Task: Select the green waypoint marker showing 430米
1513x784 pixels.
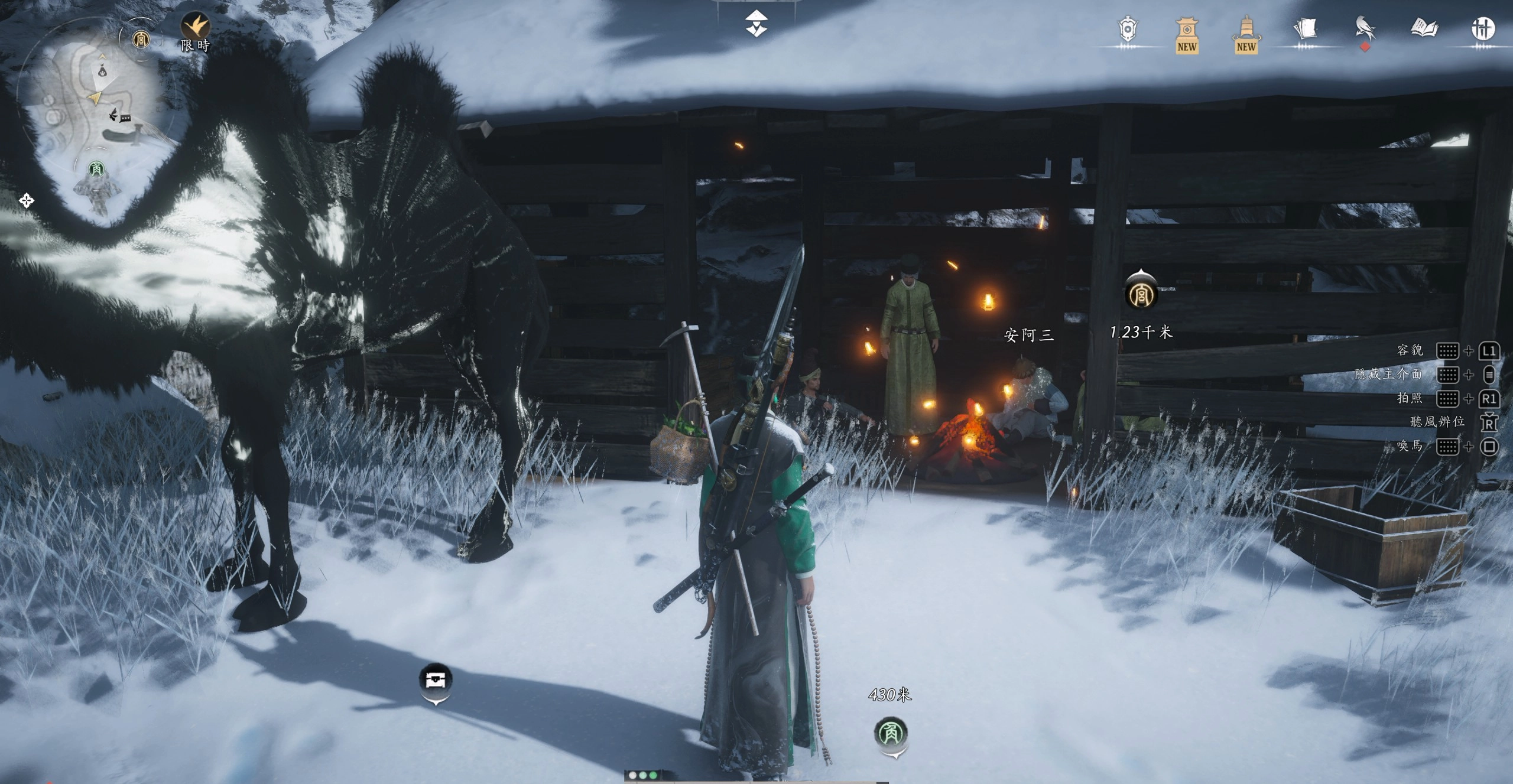Action: (891, 733)
